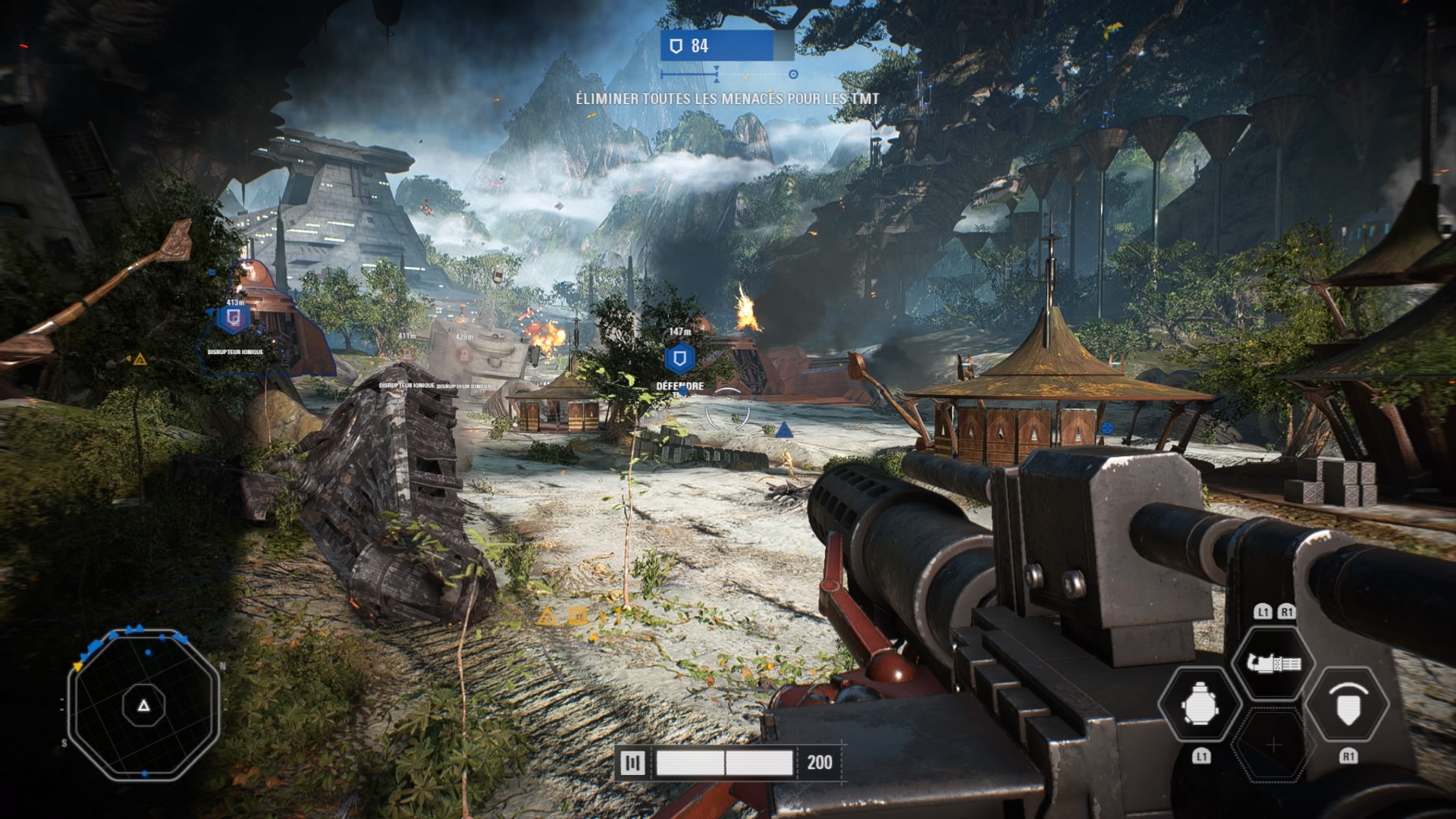Select the 413m Disrupteur Ionique marker

pos(234,318)
